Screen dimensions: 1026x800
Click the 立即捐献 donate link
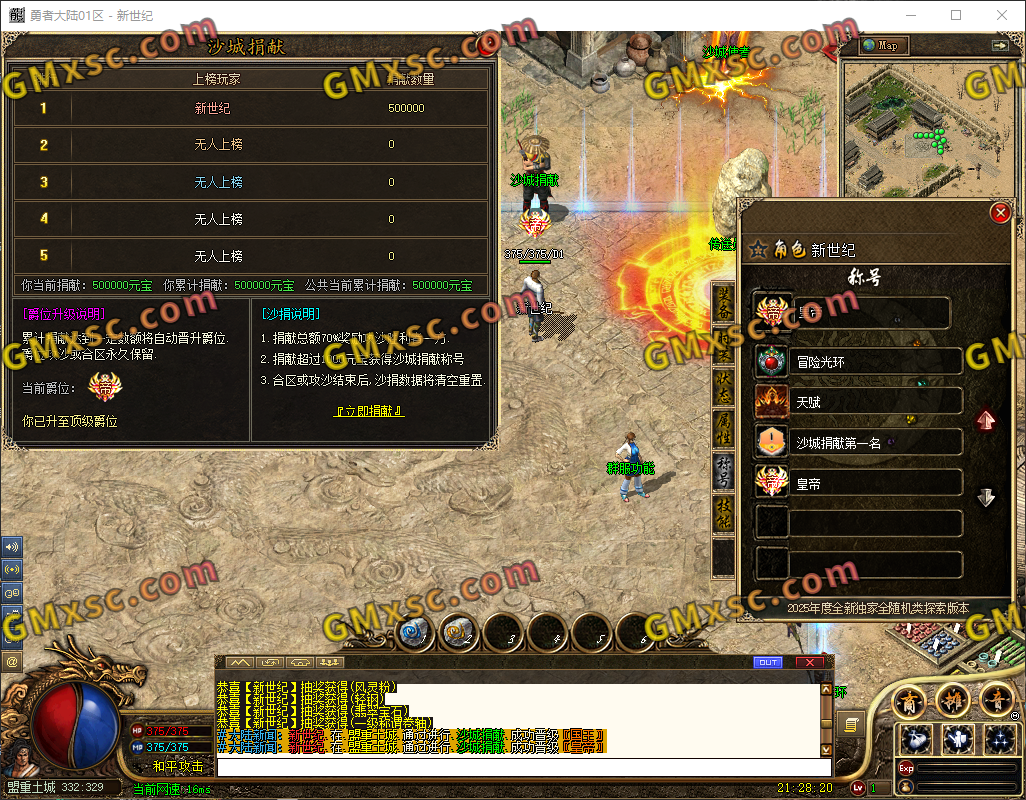pyautogui.click(x=369, y=411)
